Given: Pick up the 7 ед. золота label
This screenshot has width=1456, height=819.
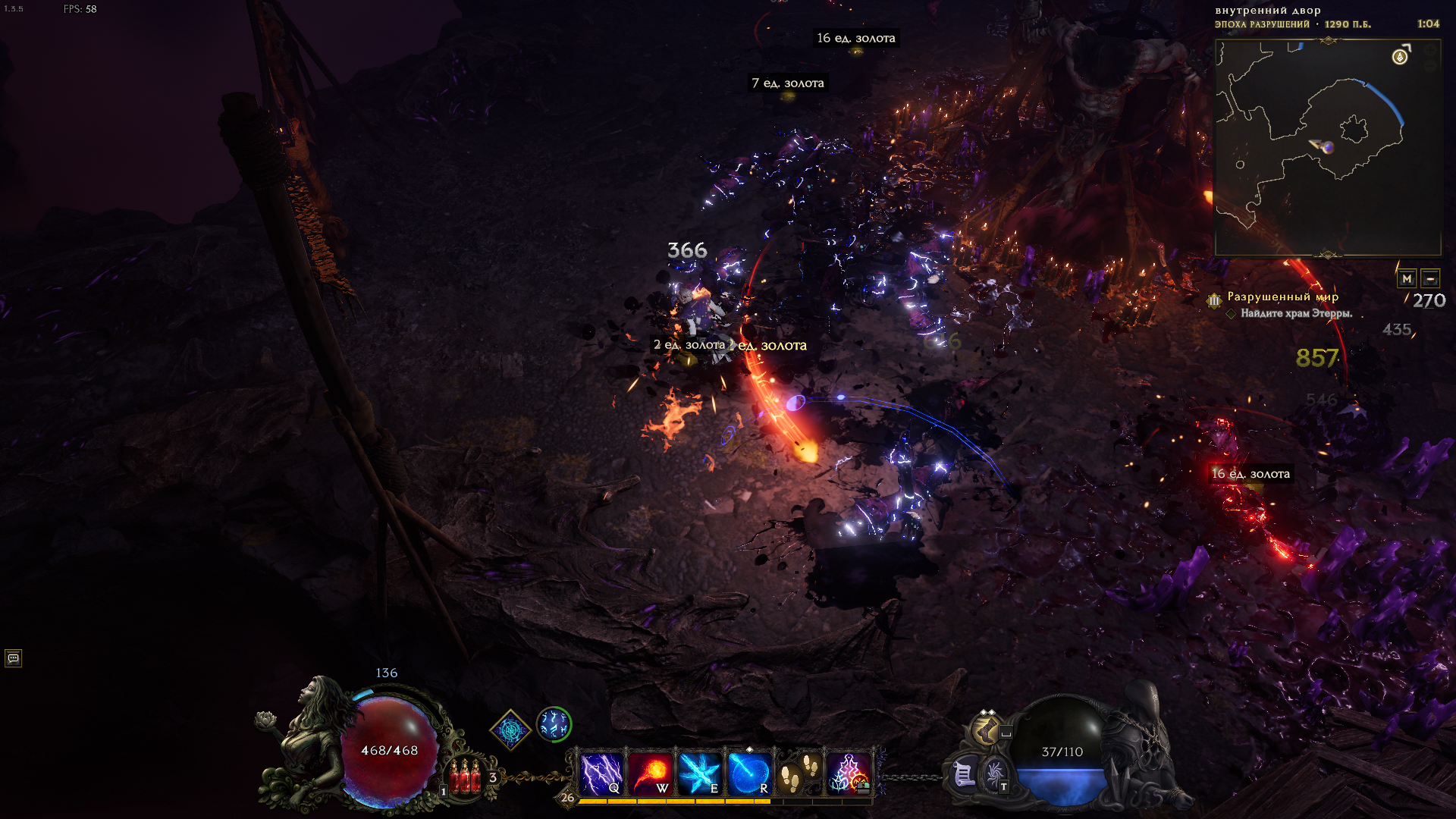Looking at the screenshot, I should (x=787, y=83).
